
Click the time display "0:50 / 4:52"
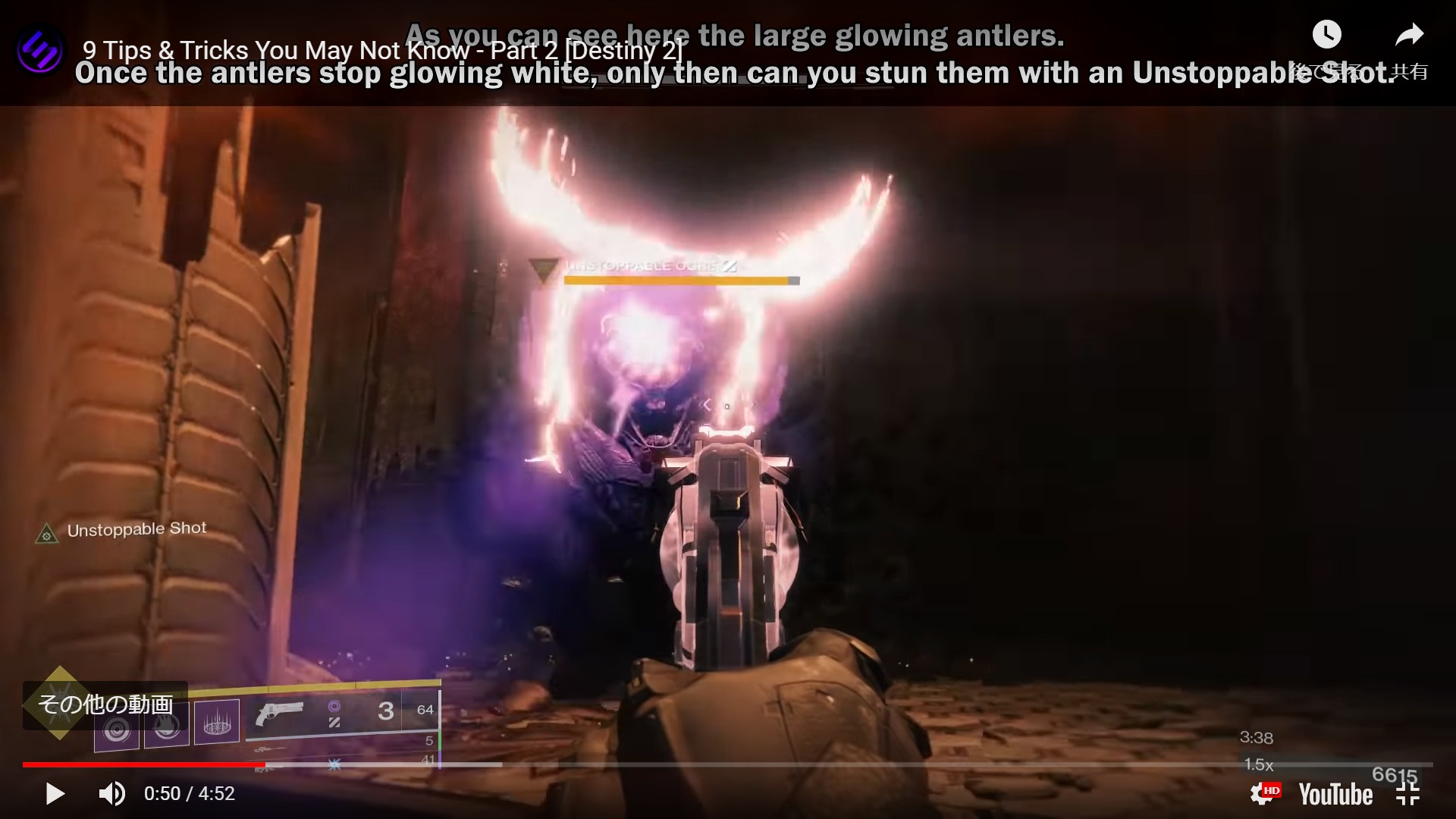pos(190,793)
